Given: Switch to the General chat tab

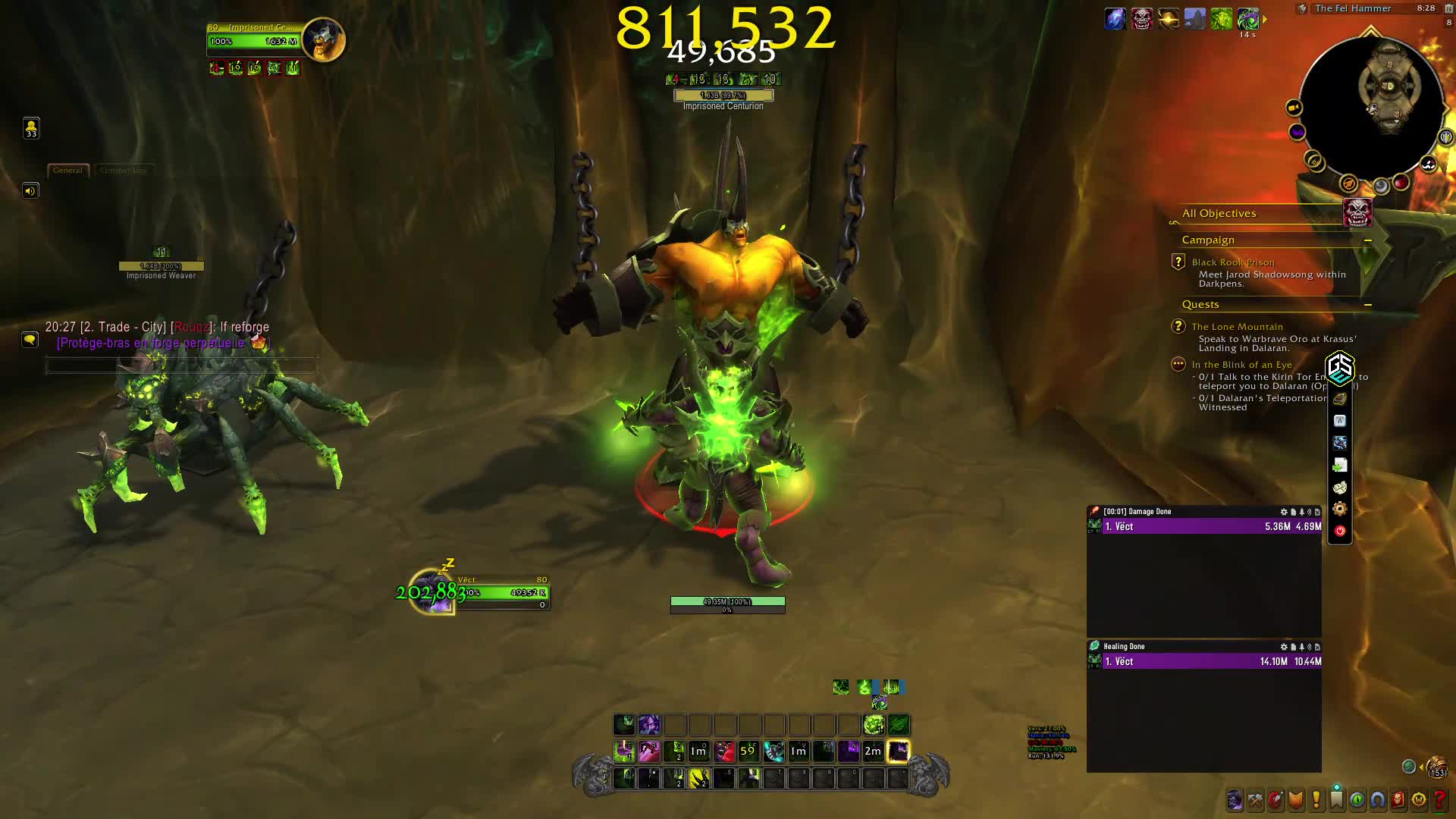Looking at the screenshot, I should click(x=68, y=171).
